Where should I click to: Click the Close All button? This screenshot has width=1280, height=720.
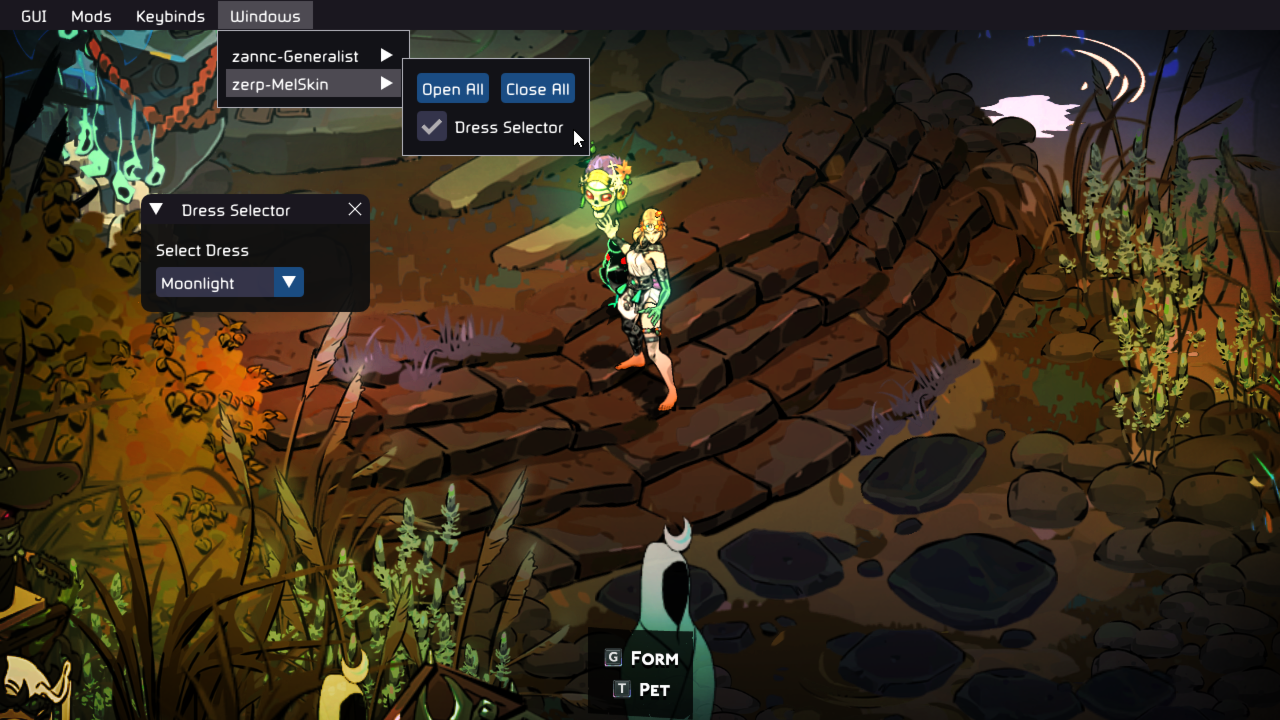click(538, 89)
